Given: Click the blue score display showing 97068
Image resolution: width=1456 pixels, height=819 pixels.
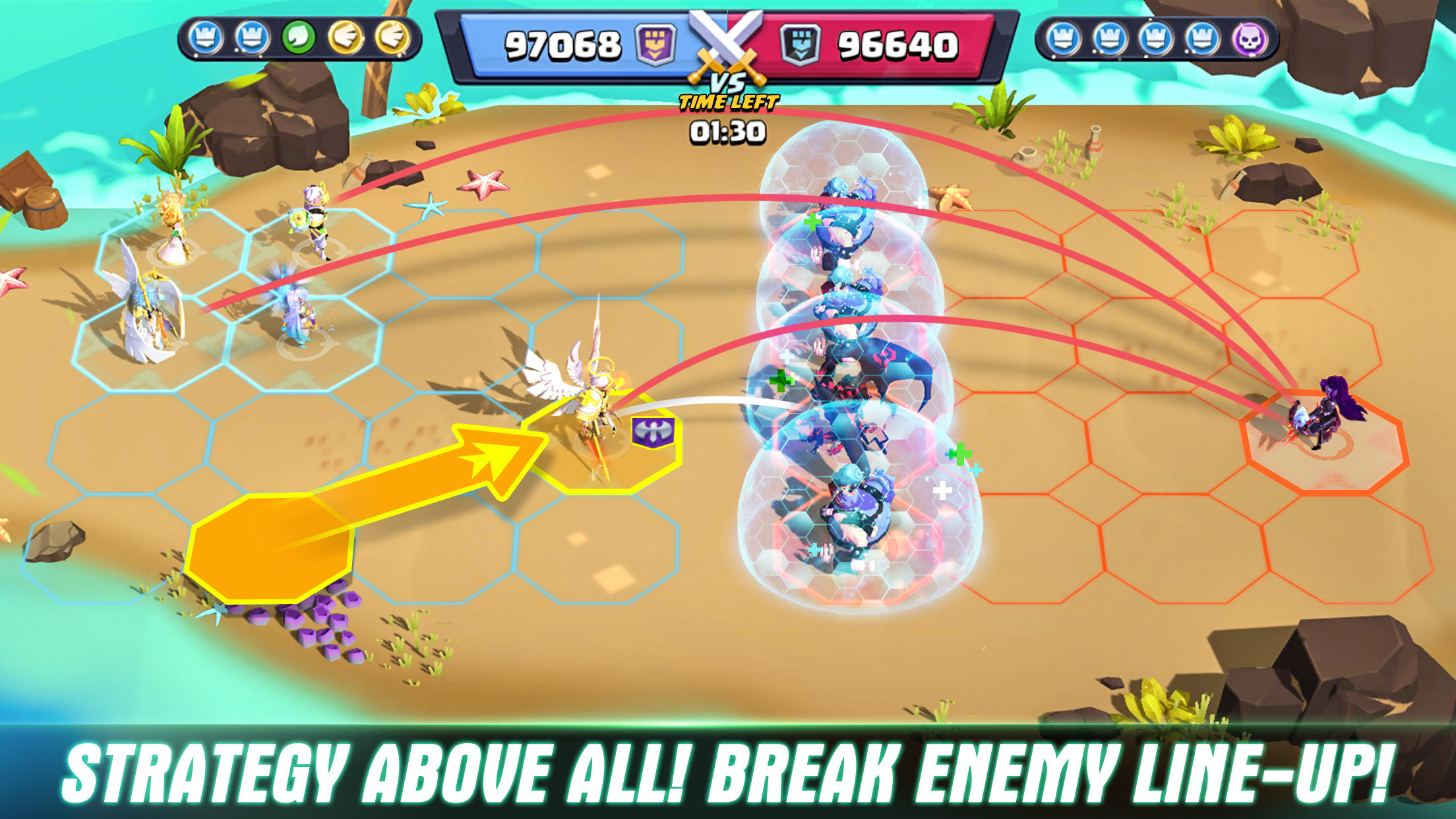Looking at the screenshot, I should coord(561,42).
